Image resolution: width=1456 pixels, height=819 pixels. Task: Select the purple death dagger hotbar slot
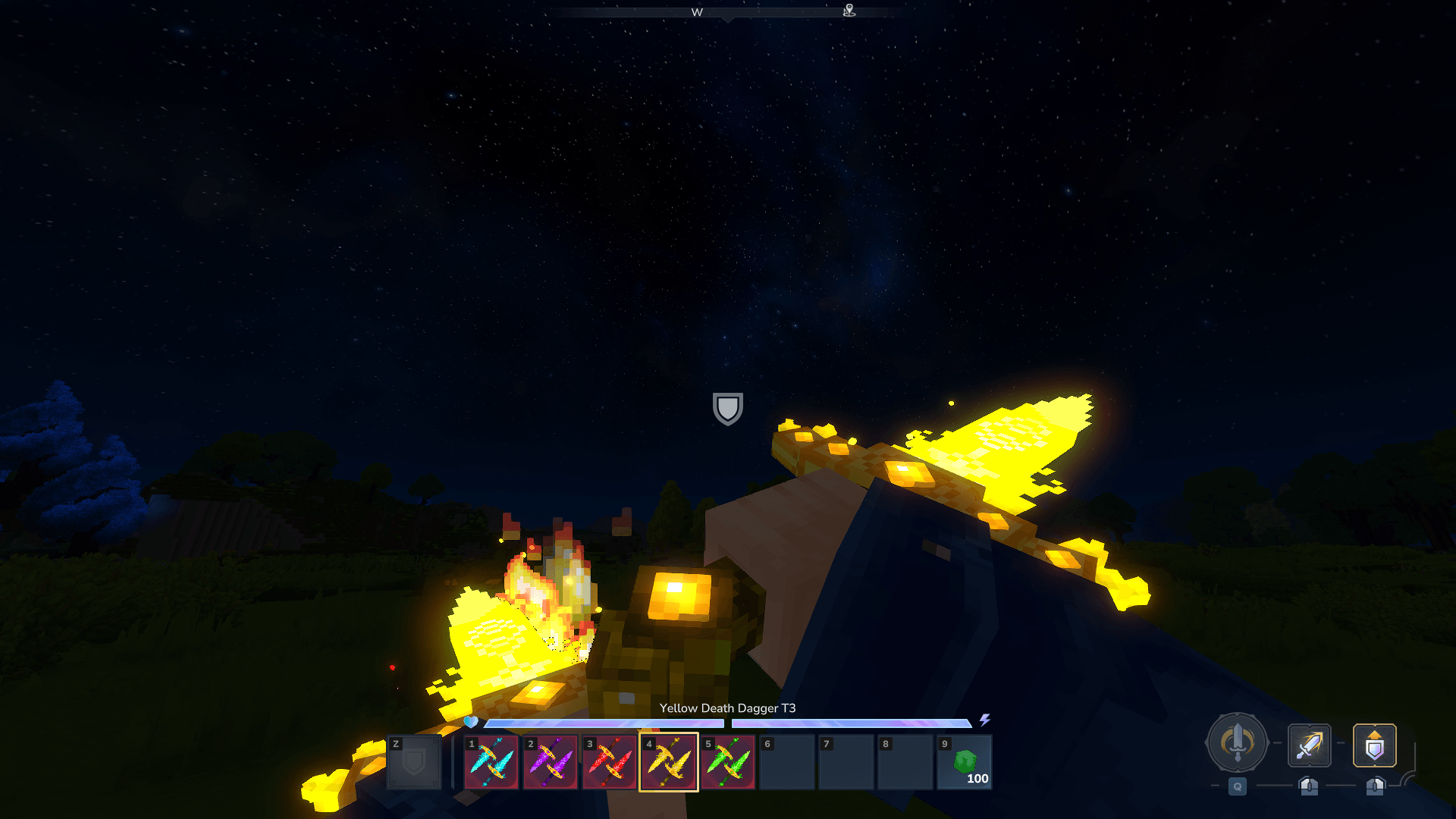(551, 762)
